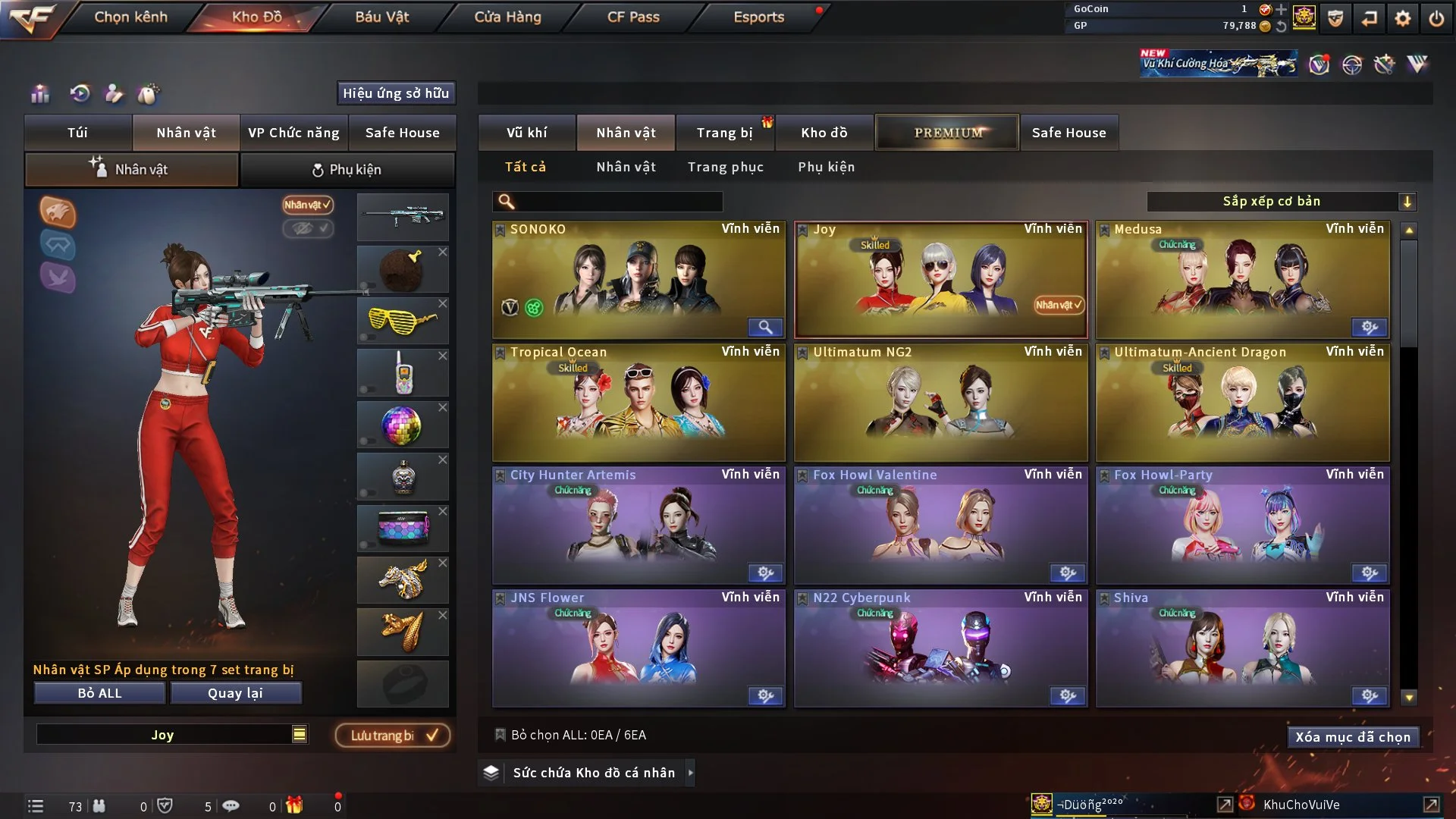Click the search input field above SONOKO

[607, 202]
